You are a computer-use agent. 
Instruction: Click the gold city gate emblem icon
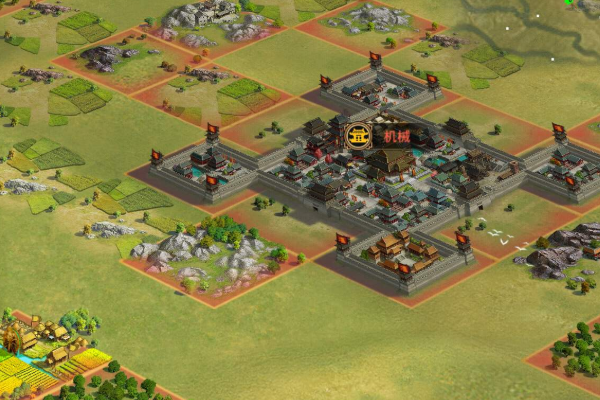(x=358, y=136)
